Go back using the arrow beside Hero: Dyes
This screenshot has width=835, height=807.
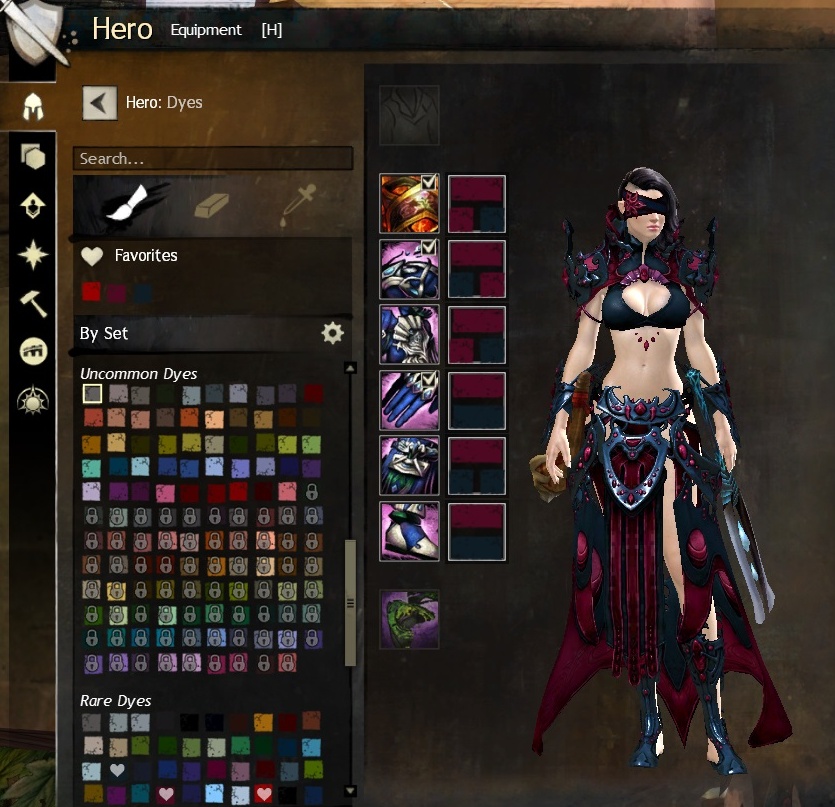(x=99, y=102)
